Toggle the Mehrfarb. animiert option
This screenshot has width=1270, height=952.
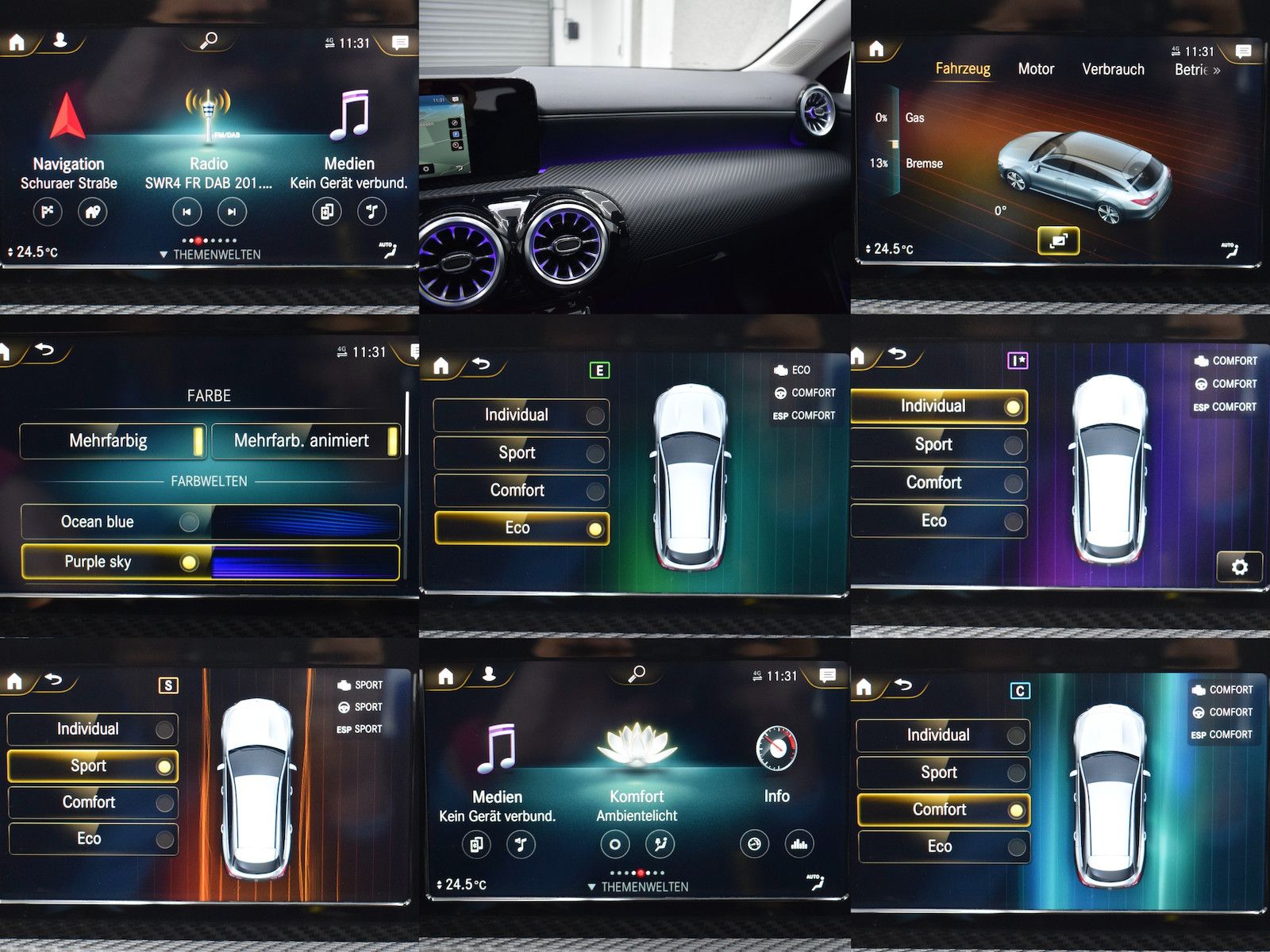pyautogui.click(x=306, y=441)
